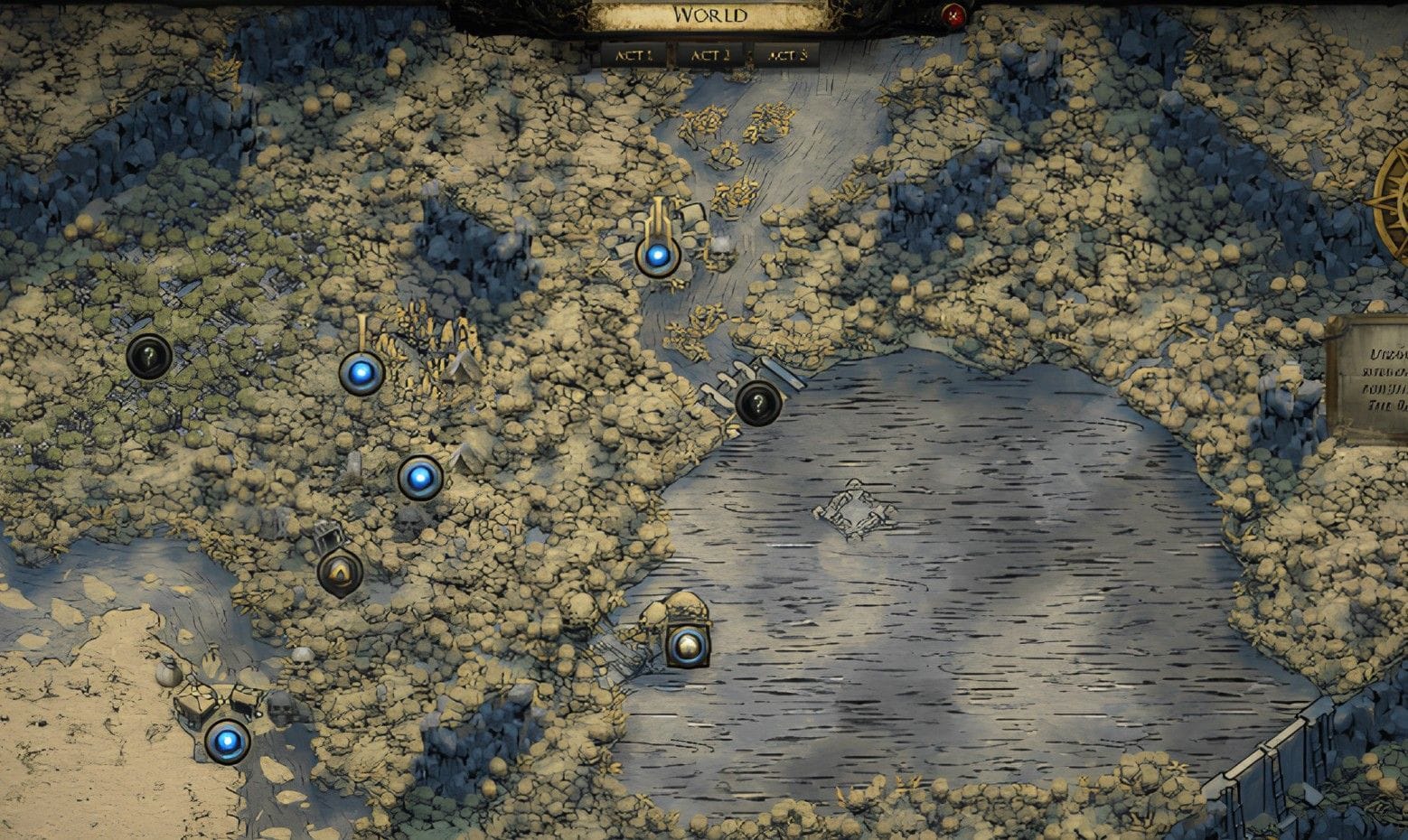Select the large glowing waypoint on lake shore
The height and width of the screenshot is (840, 1408).
[x=688, y=645]
